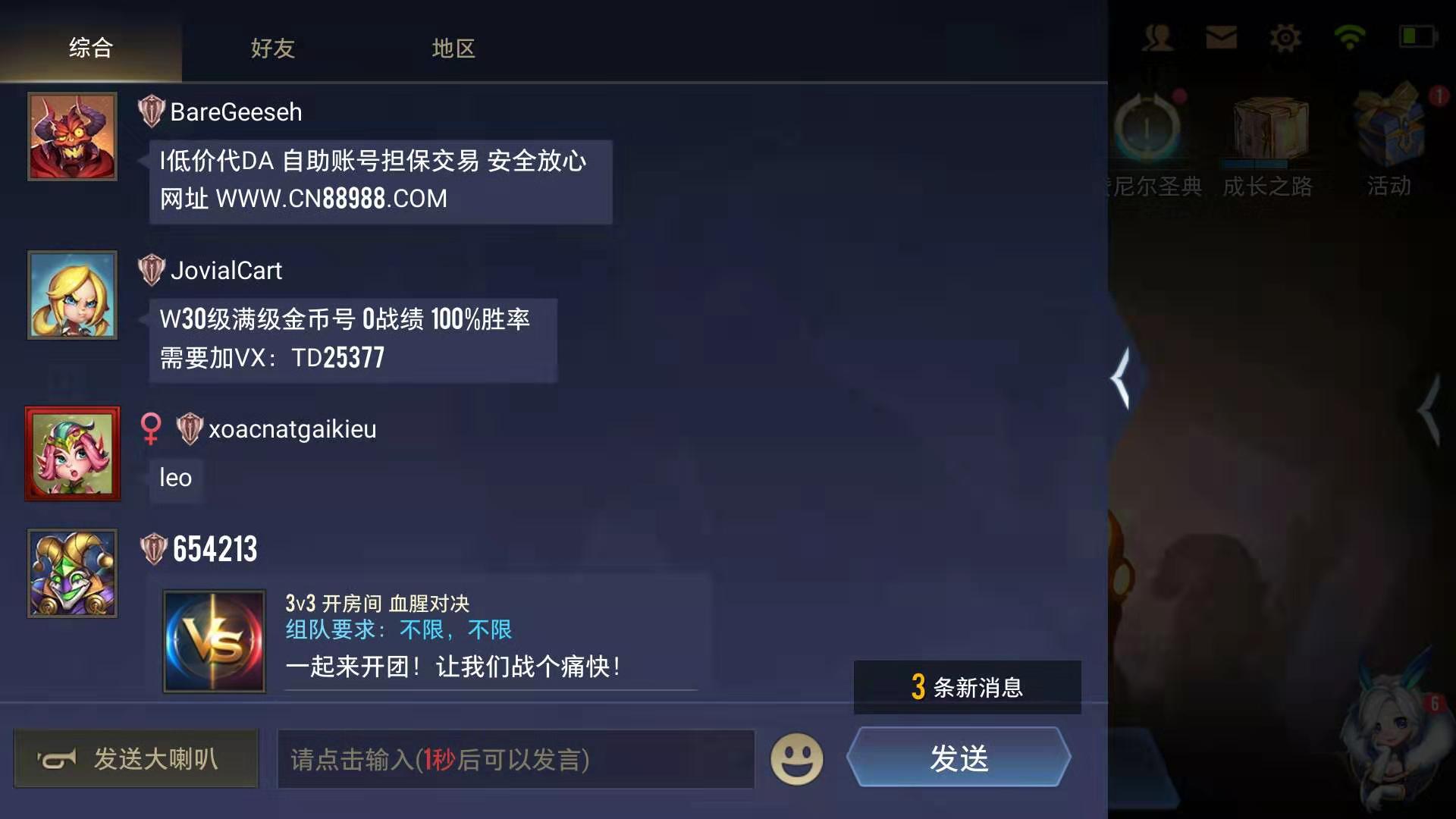Check the Wi-Fi status indicator
Image resolution: width=1456 pixels, height=819 pixels.
pos(1348,36)
